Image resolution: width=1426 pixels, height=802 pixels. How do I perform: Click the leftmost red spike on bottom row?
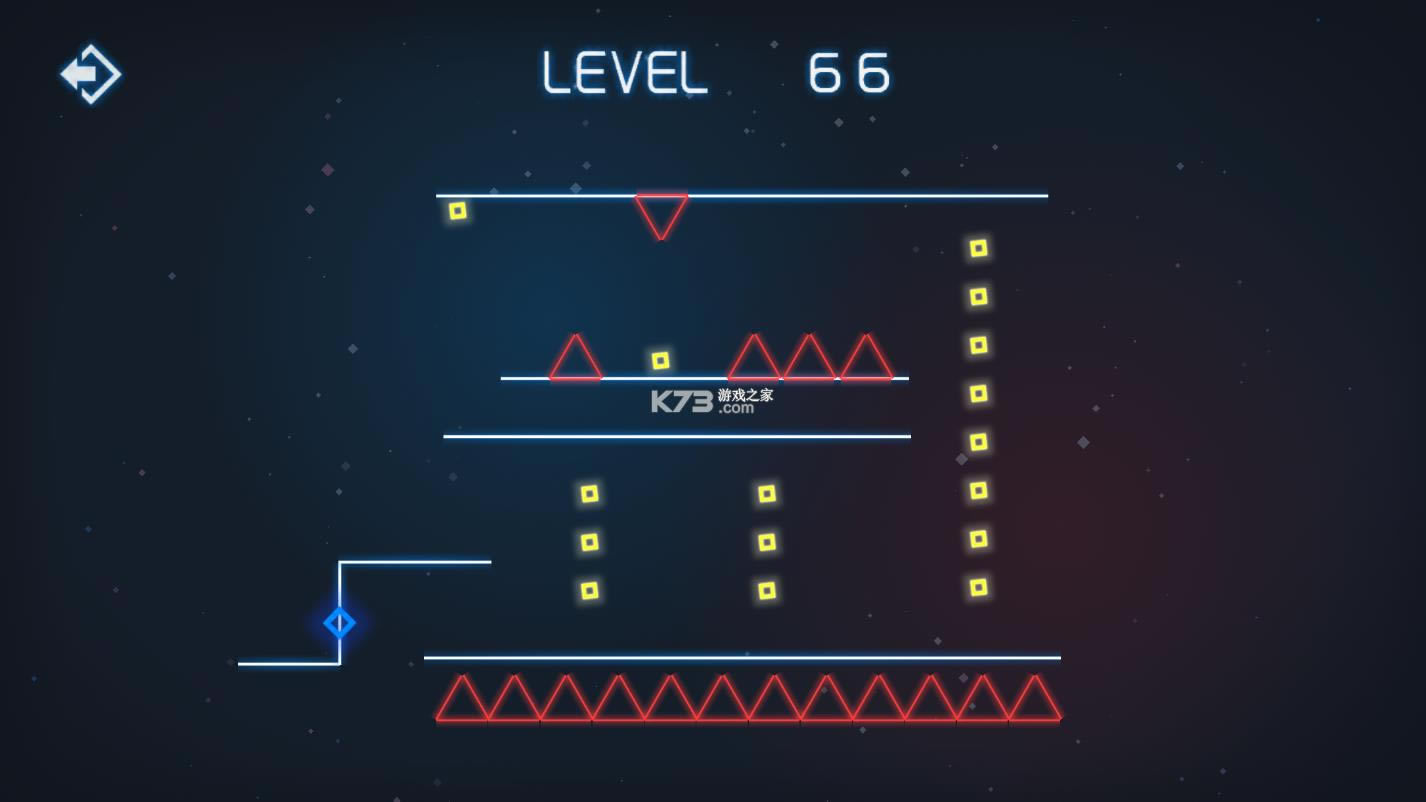coord(462,700)
